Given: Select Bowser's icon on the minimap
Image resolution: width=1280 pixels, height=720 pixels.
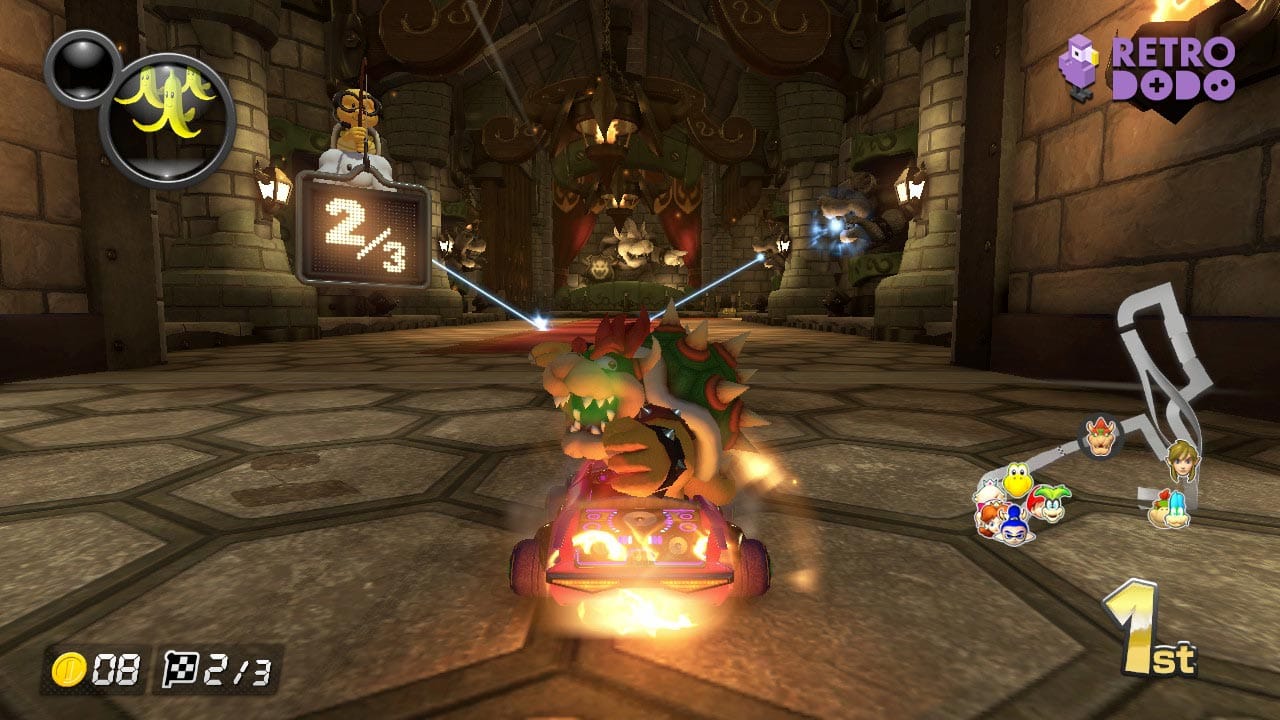Looking at the screenshot, I should [1099, 438].
